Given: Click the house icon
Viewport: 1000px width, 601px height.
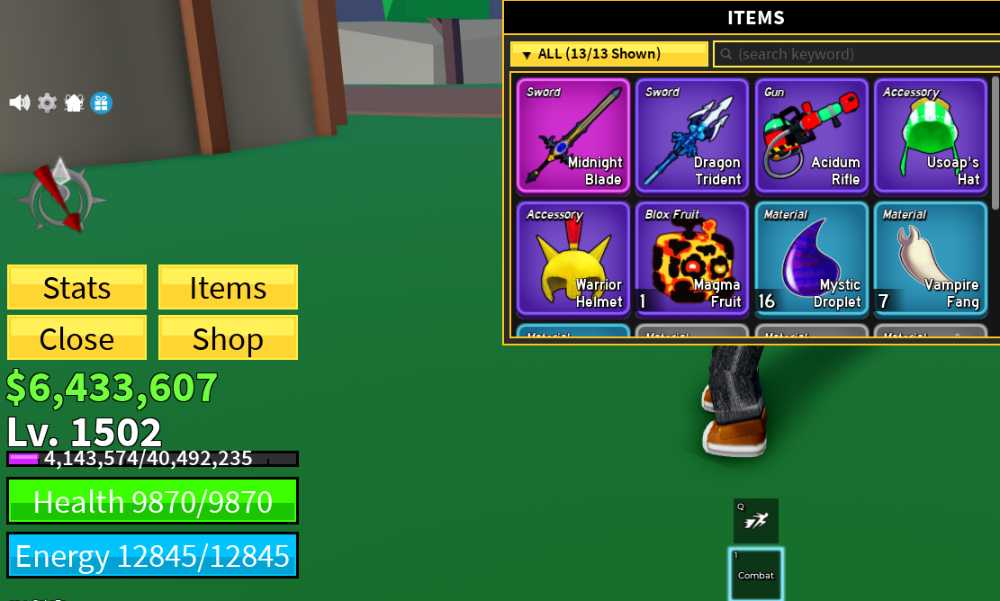Looking at the screenshot, I should click(x=74, y=103).
